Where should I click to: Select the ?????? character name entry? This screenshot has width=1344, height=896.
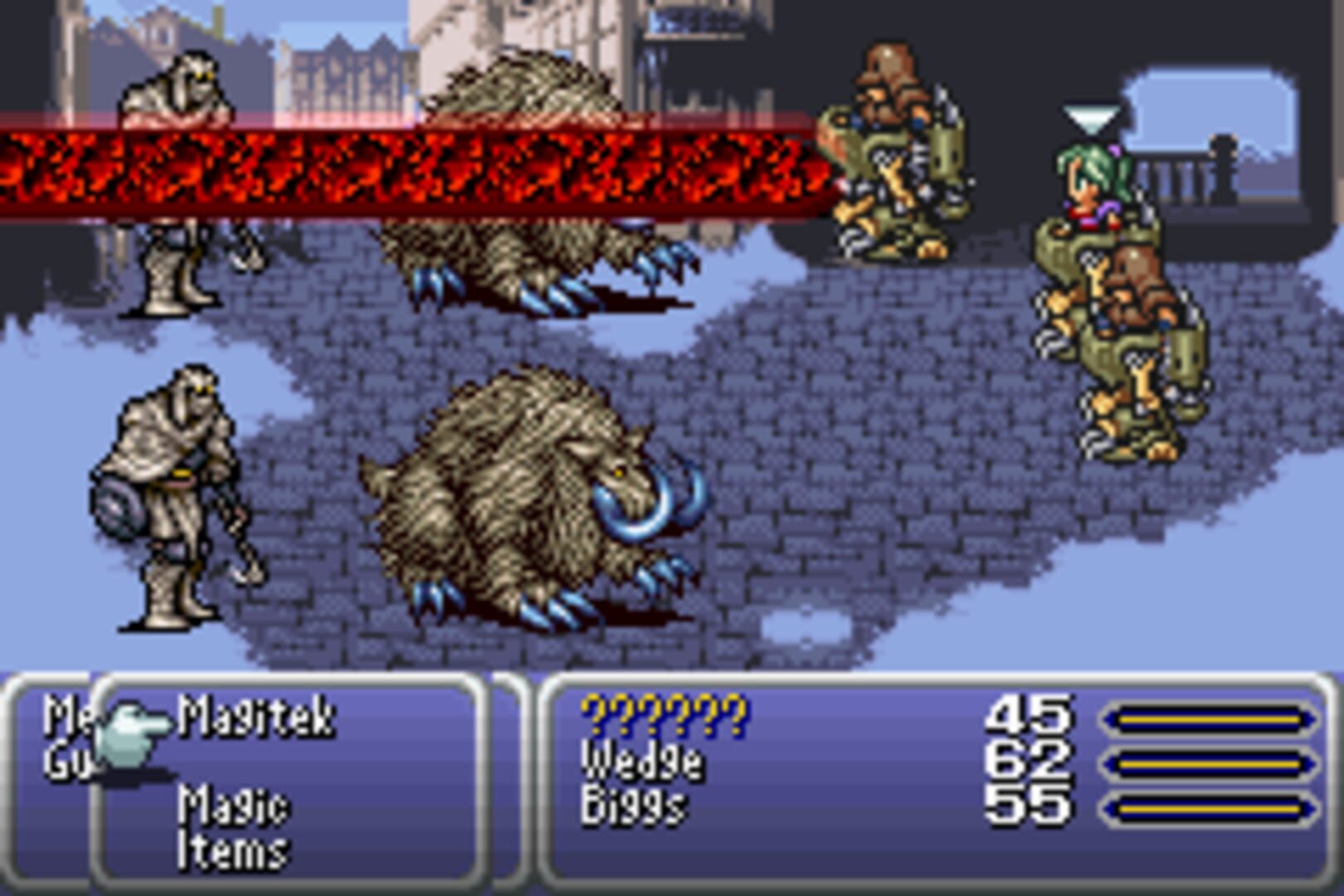[x=664, y=718]
